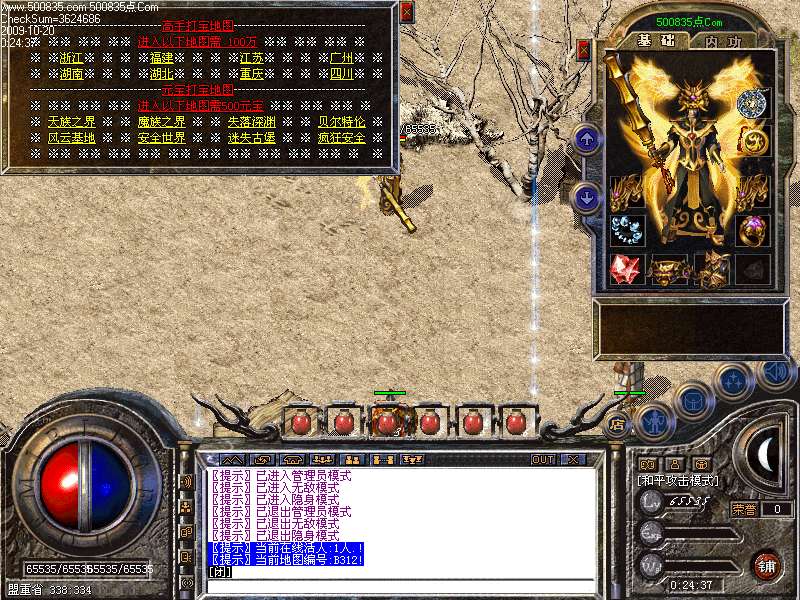This screenshot has width=800, height=600.
Task: Select the purple gem ring slot
Action: 754,229
